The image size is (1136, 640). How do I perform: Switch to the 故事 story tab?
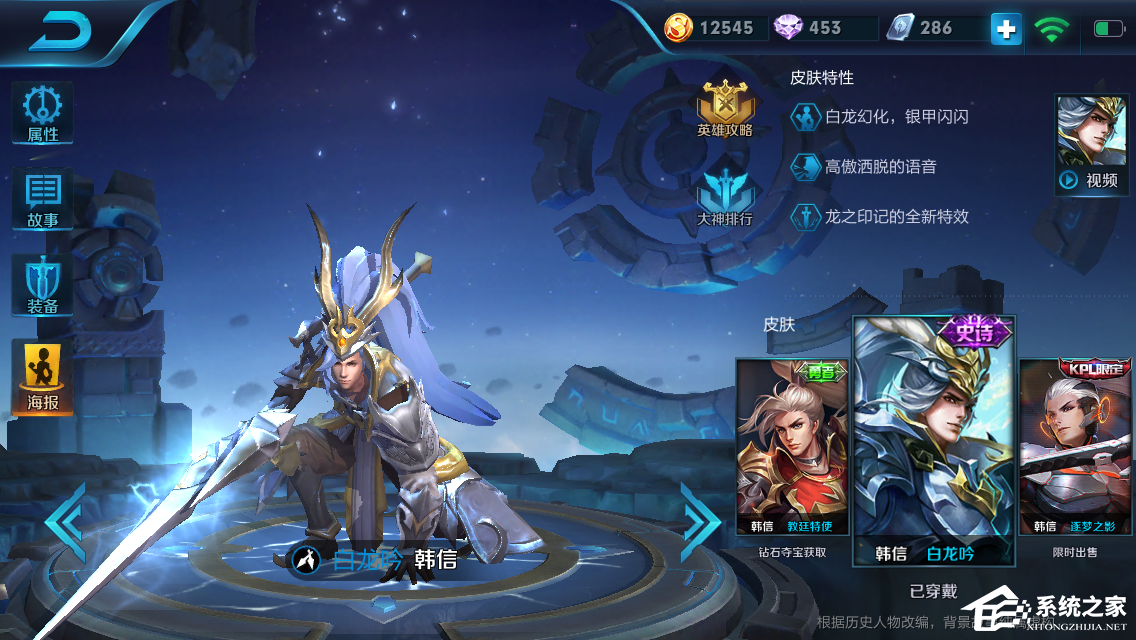pos(42,200)
